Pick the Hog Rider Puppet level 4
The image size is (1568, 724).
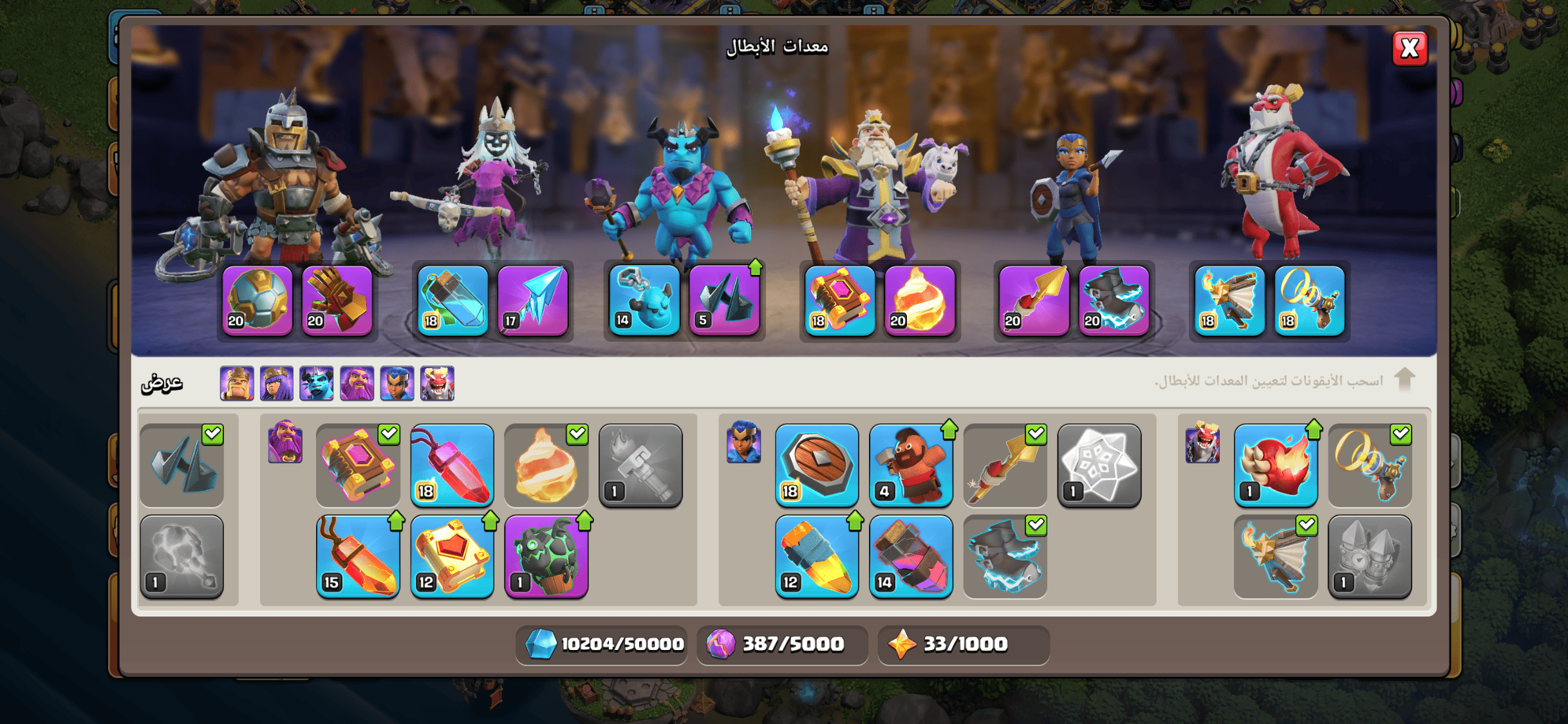coord(911,465)
